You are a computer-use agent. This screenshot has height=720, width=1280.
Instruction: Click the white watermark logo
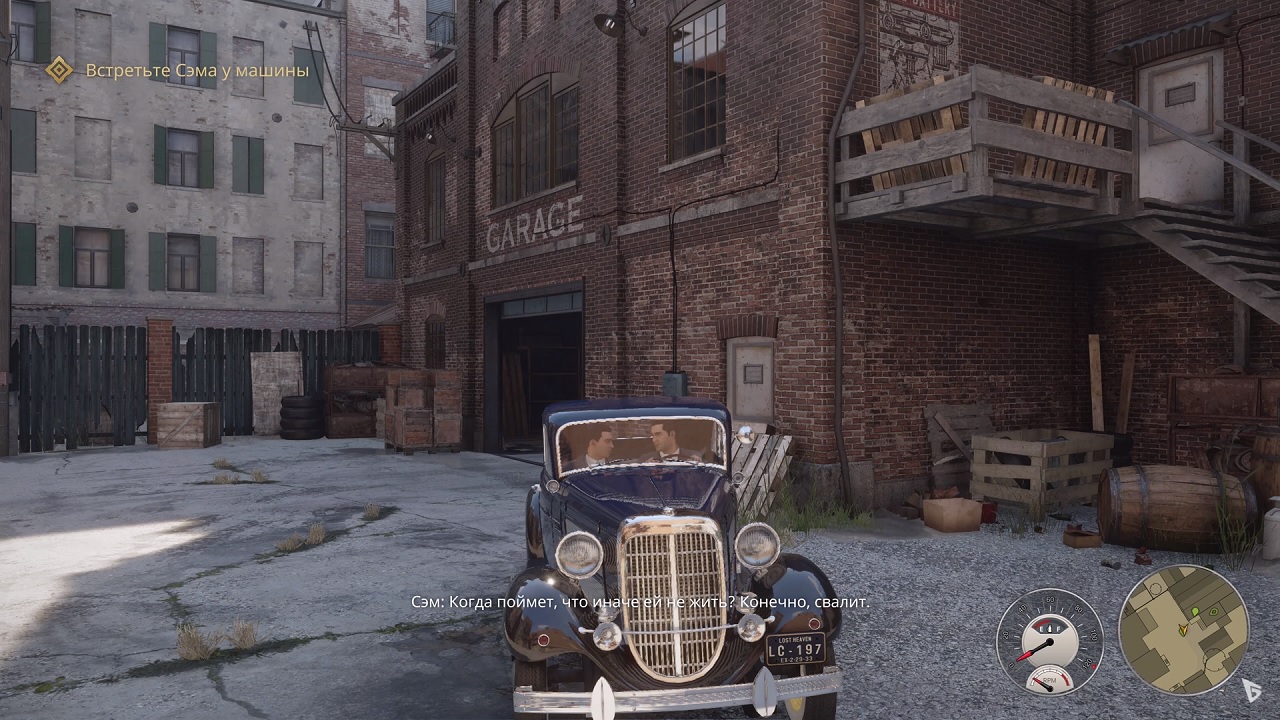(x=1251, y=689)
